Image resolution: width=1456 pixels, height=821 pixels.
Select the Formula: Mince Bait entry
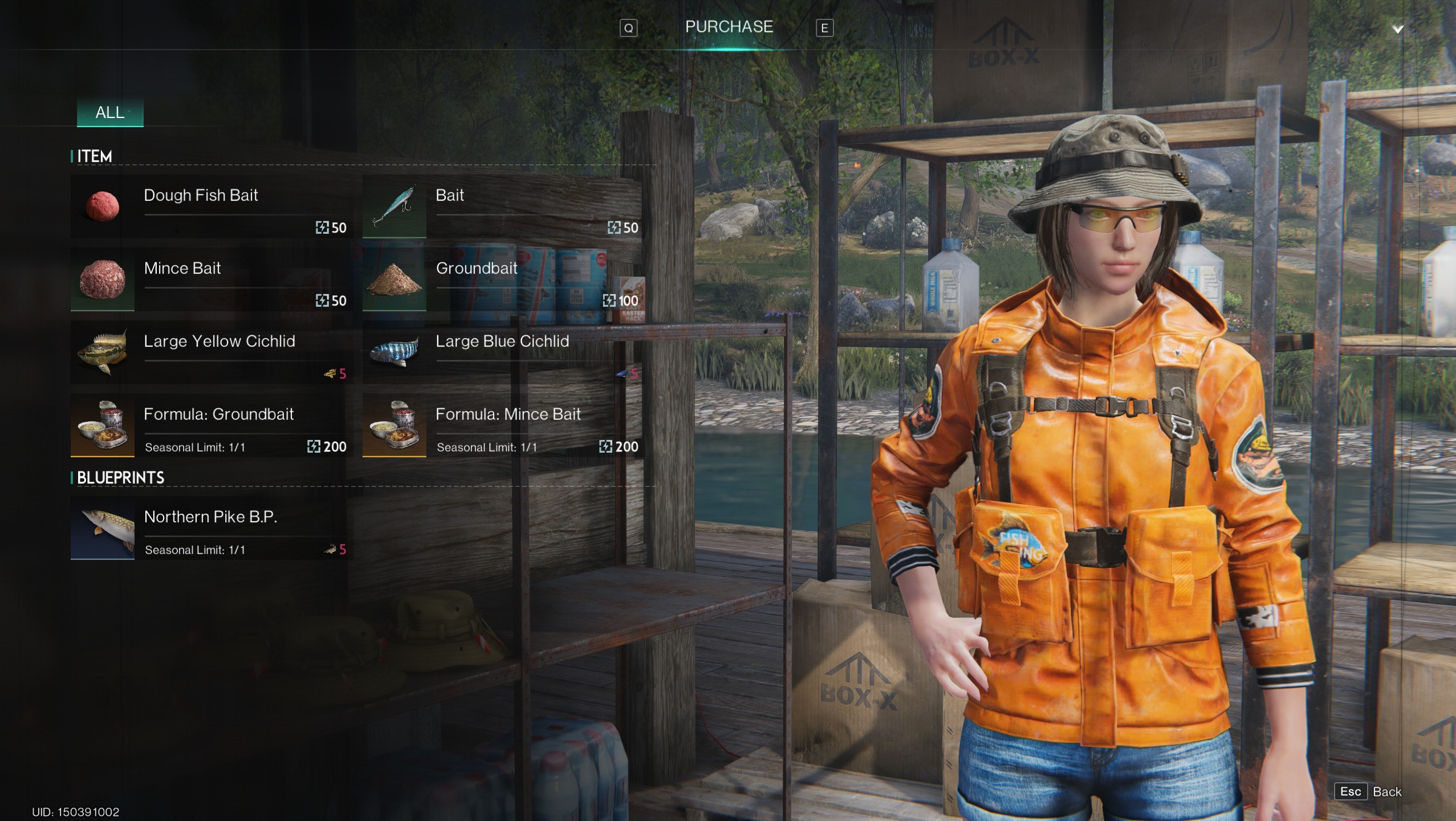[x=502, y=425]
